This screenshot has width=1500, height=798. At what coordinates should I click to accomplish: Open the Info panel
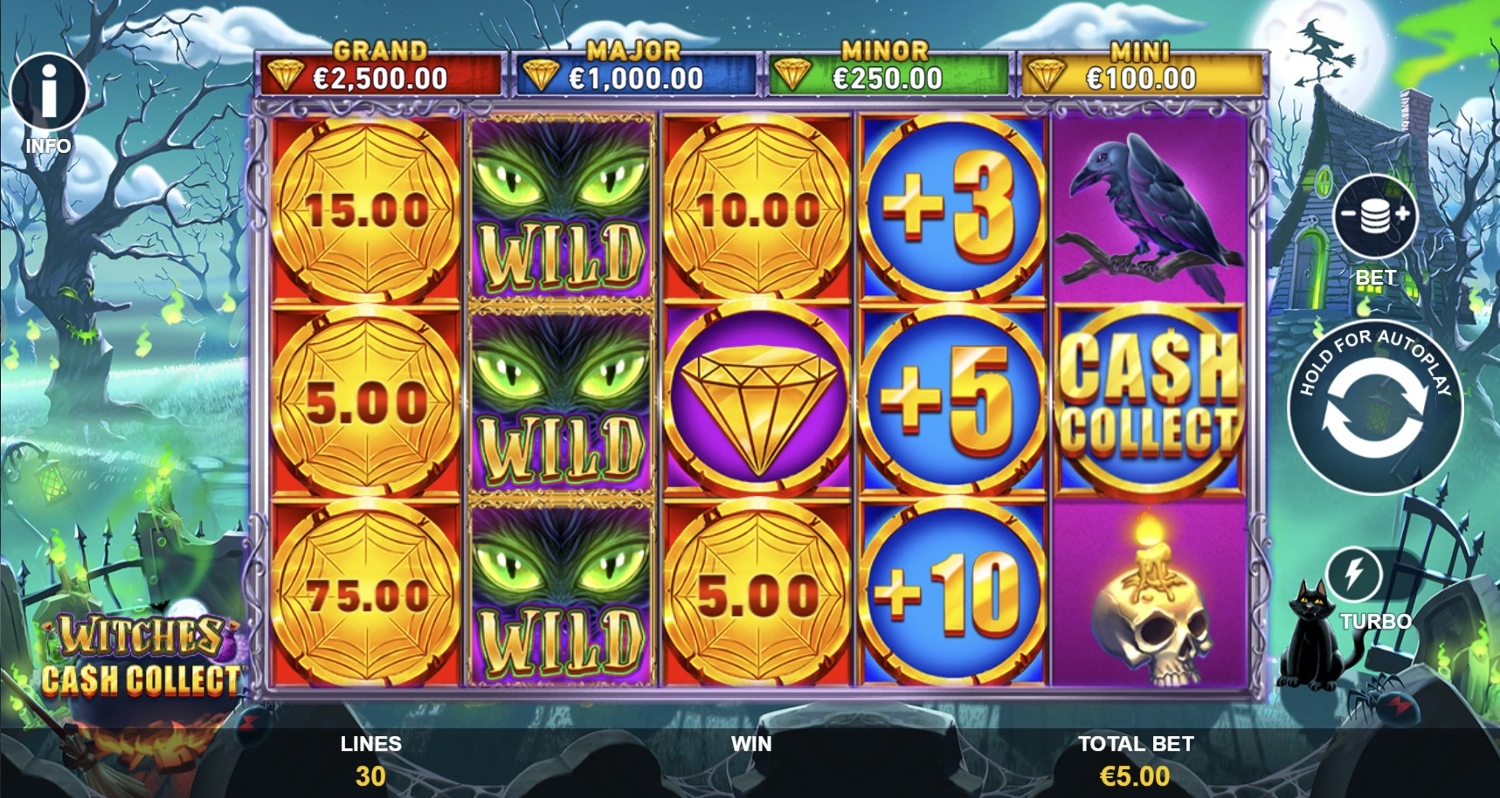48,95
